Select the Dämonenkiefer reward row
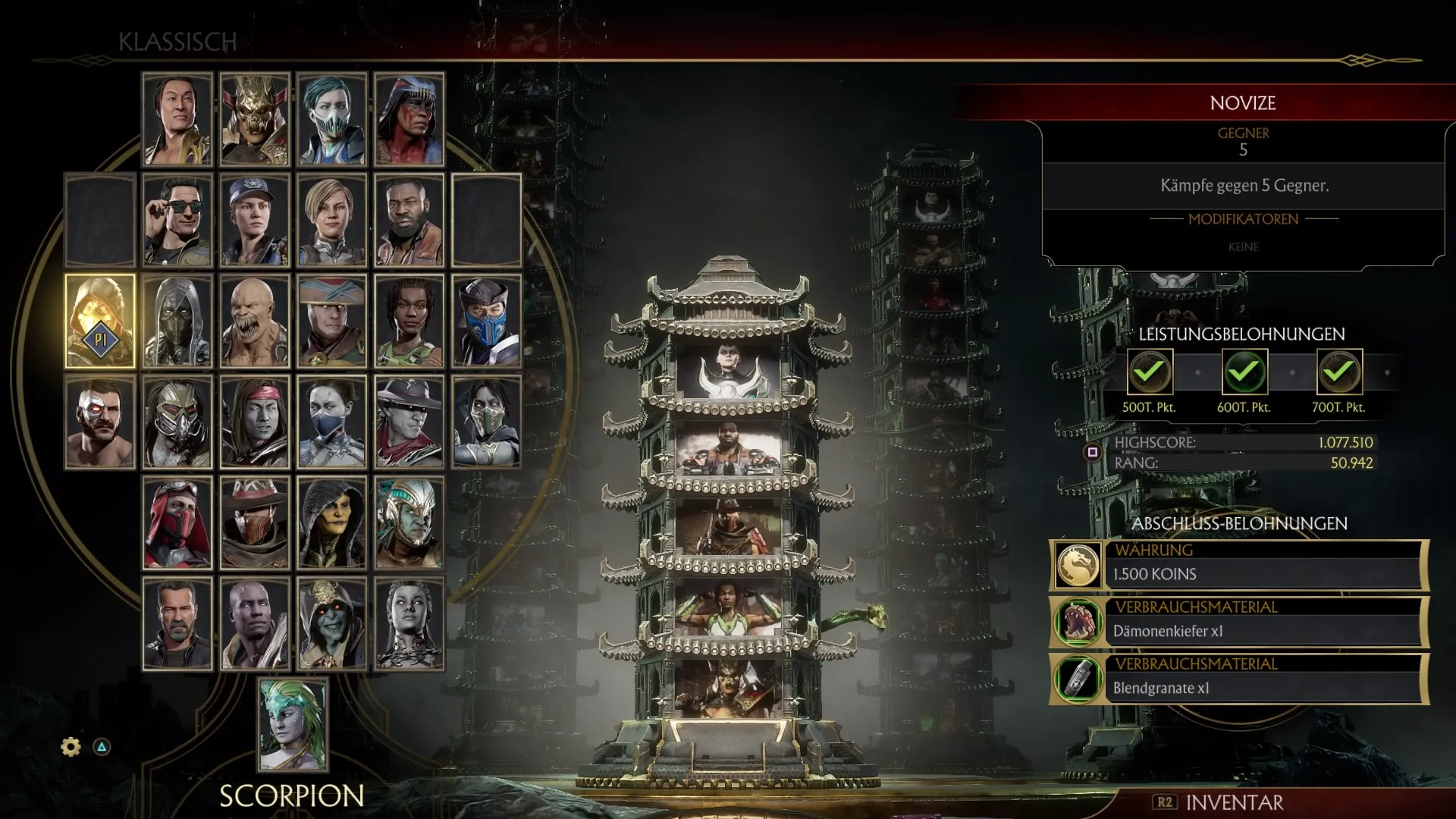Image resolution: width=1456 pixels, height=819 pixels. click(x=1239, y=622)
